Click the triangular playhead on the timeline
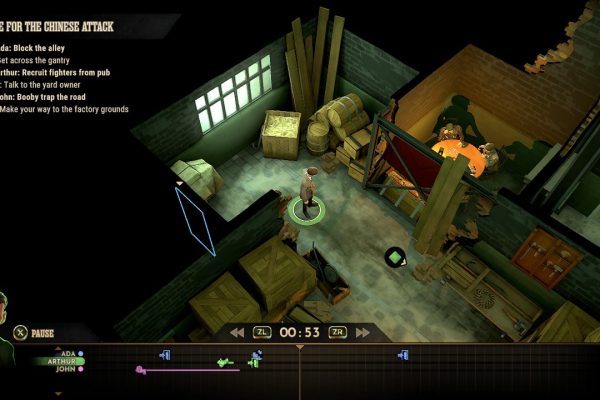 299,347
